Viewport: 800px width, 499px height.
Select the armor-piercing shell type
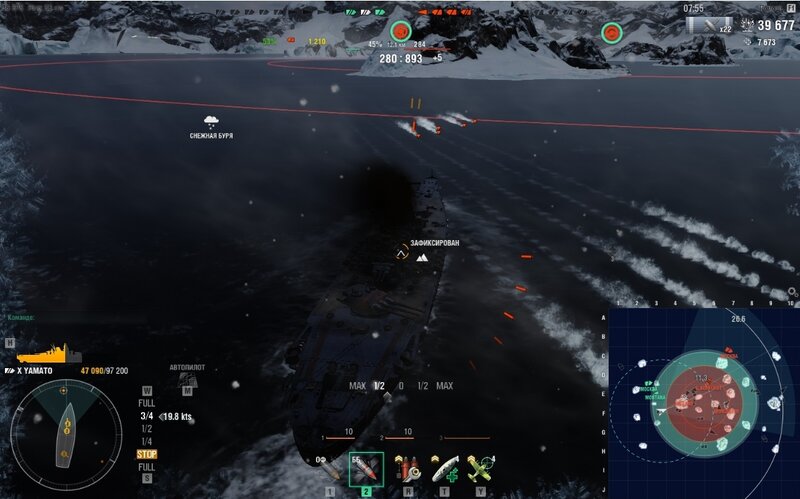tap(366, 468)
